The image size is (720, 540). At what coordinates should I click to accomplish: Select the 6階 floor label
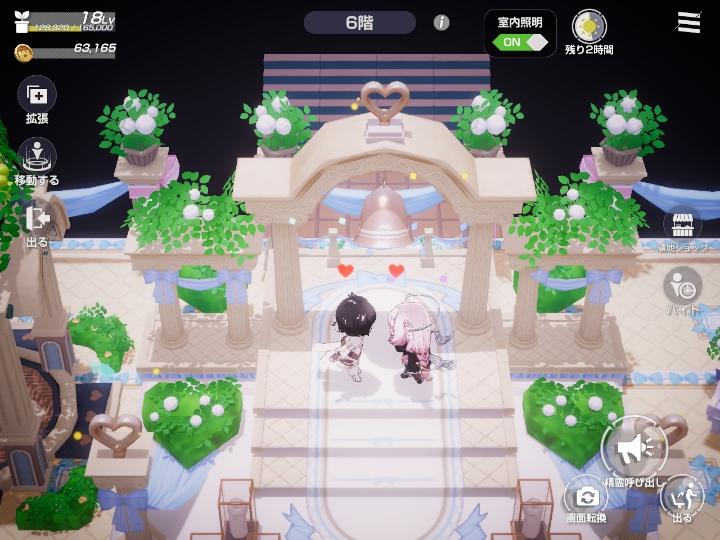pos(360,22)
